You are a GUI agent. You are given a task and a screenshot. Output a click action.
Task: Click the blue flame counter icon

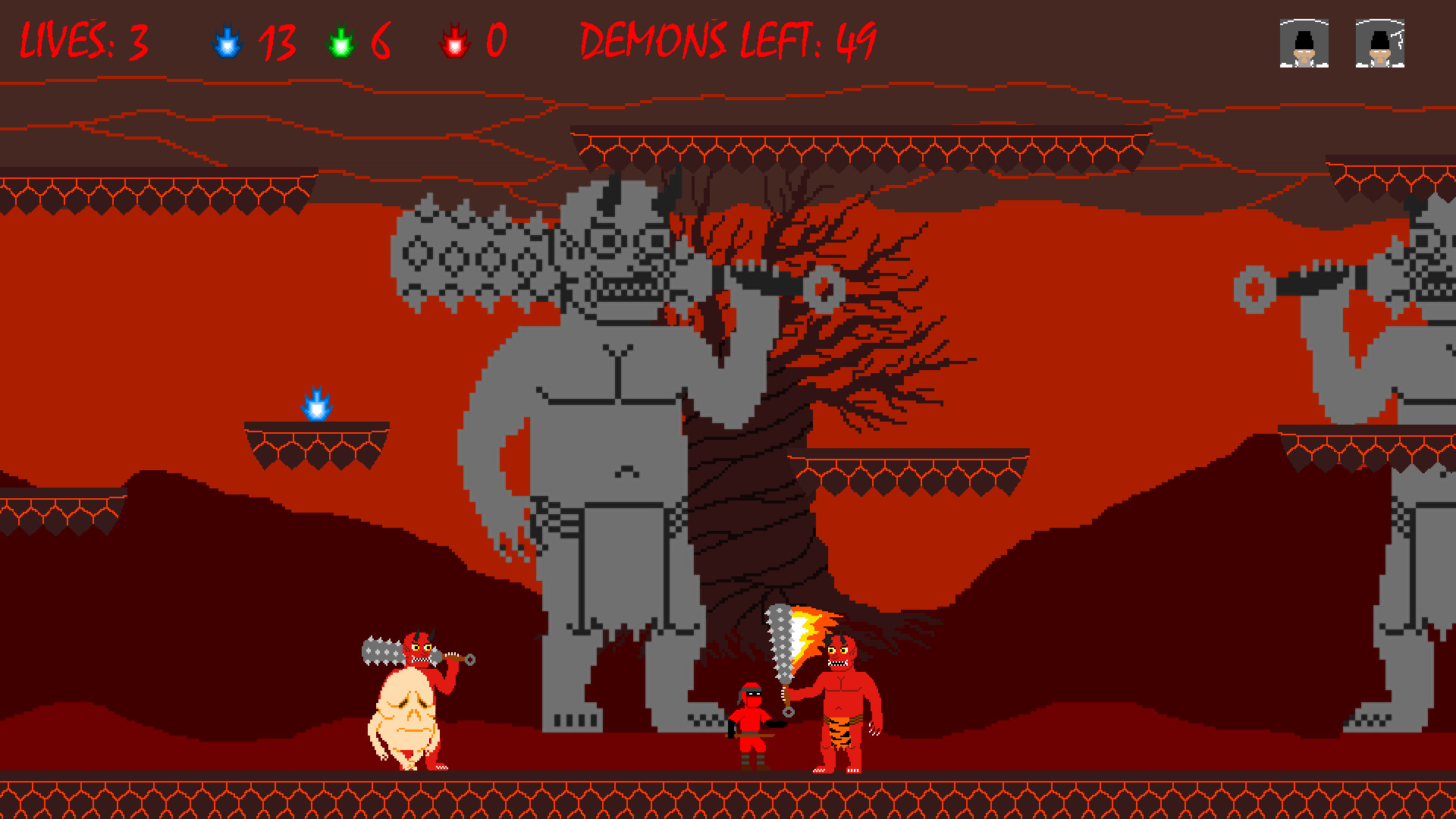click(x=226, y=42)
